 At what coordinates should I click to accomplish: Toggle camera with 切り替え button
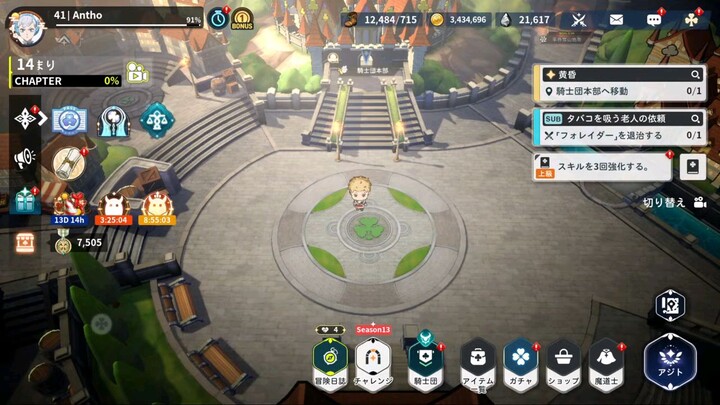point(674,202)
